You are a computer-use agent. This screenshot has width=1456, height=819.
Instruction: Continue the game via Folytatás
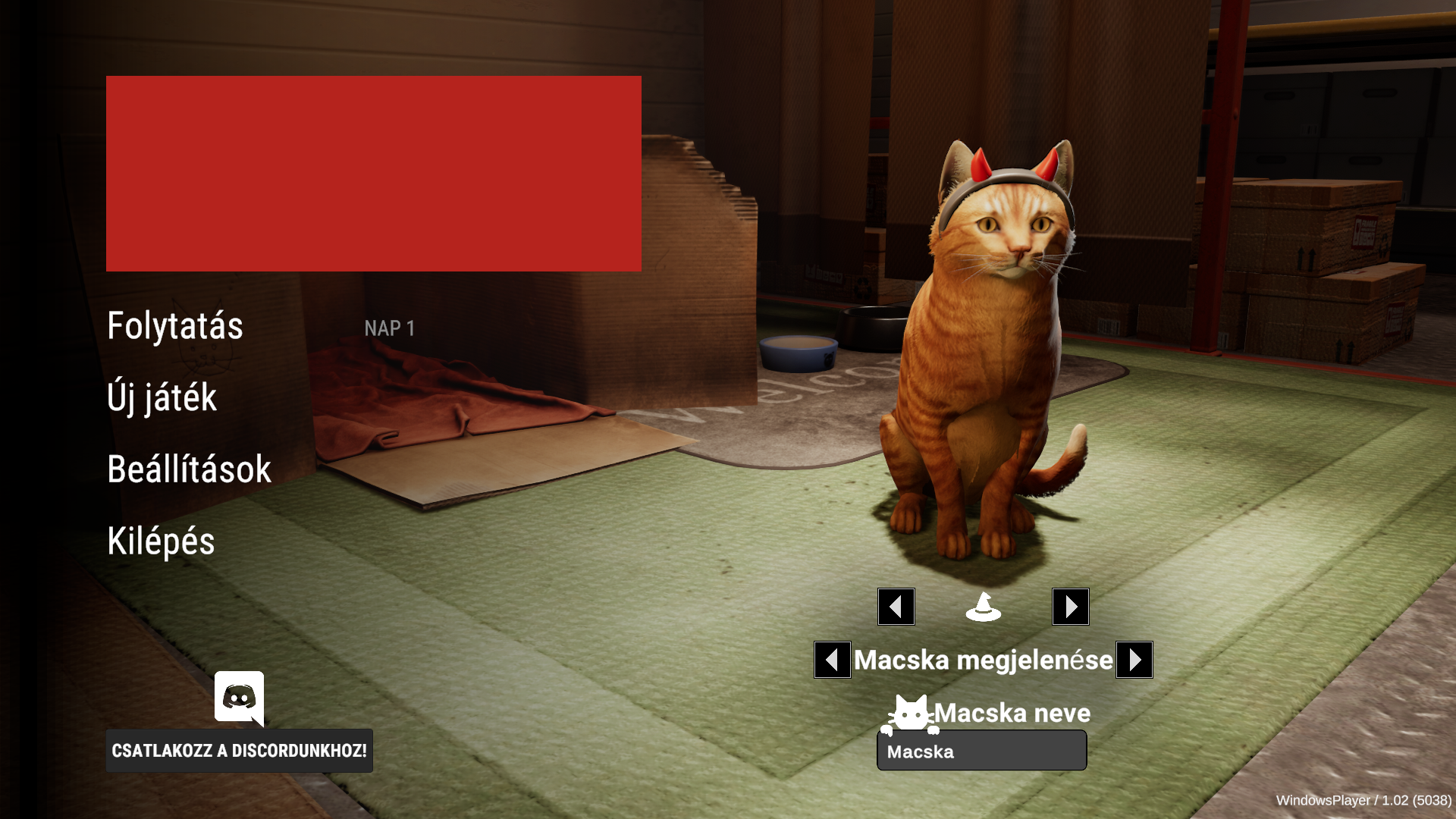[175, 326]
